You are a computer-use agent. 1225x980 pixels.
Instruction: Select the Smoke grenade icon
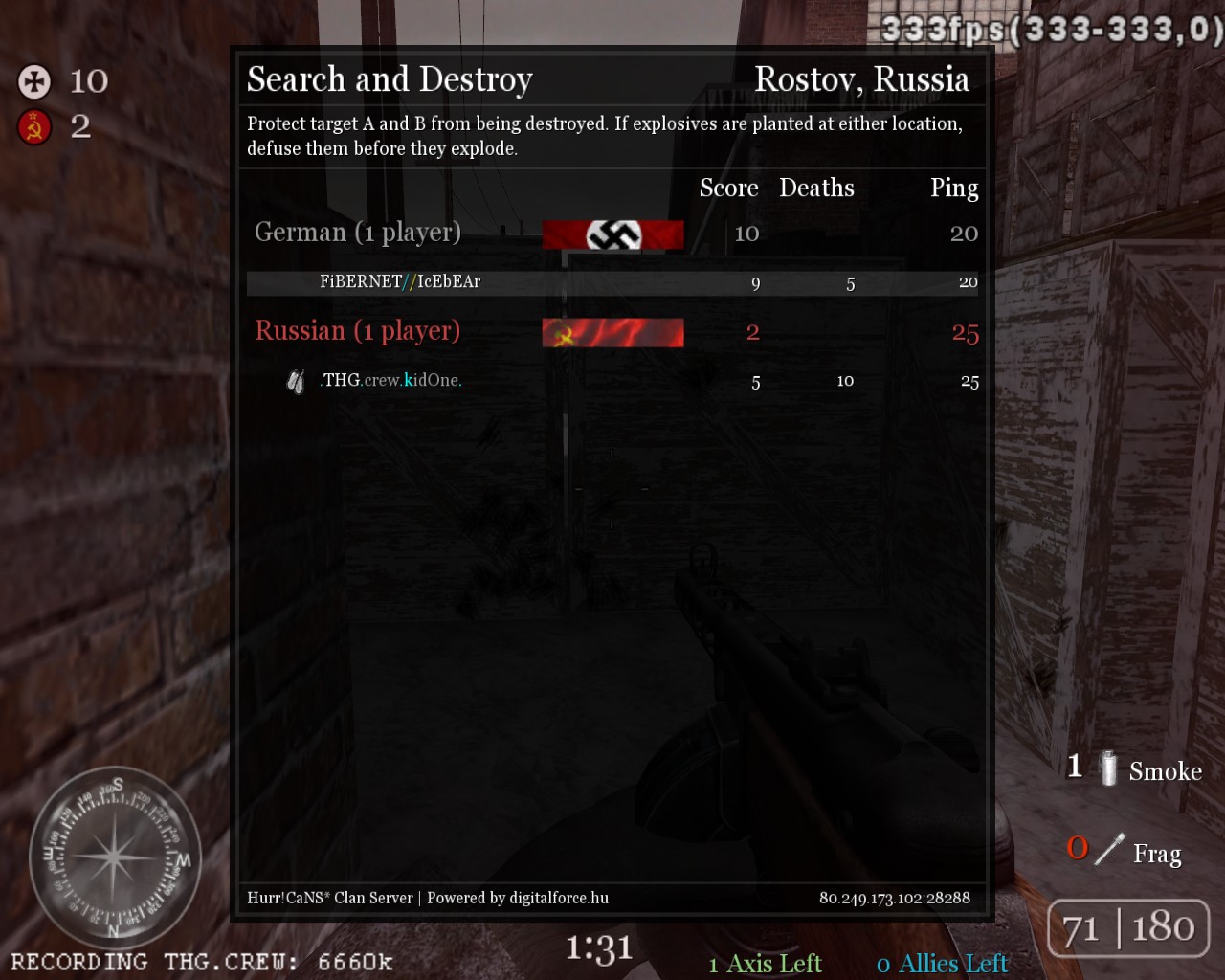pyautogui.click(x=1108, y=768)
